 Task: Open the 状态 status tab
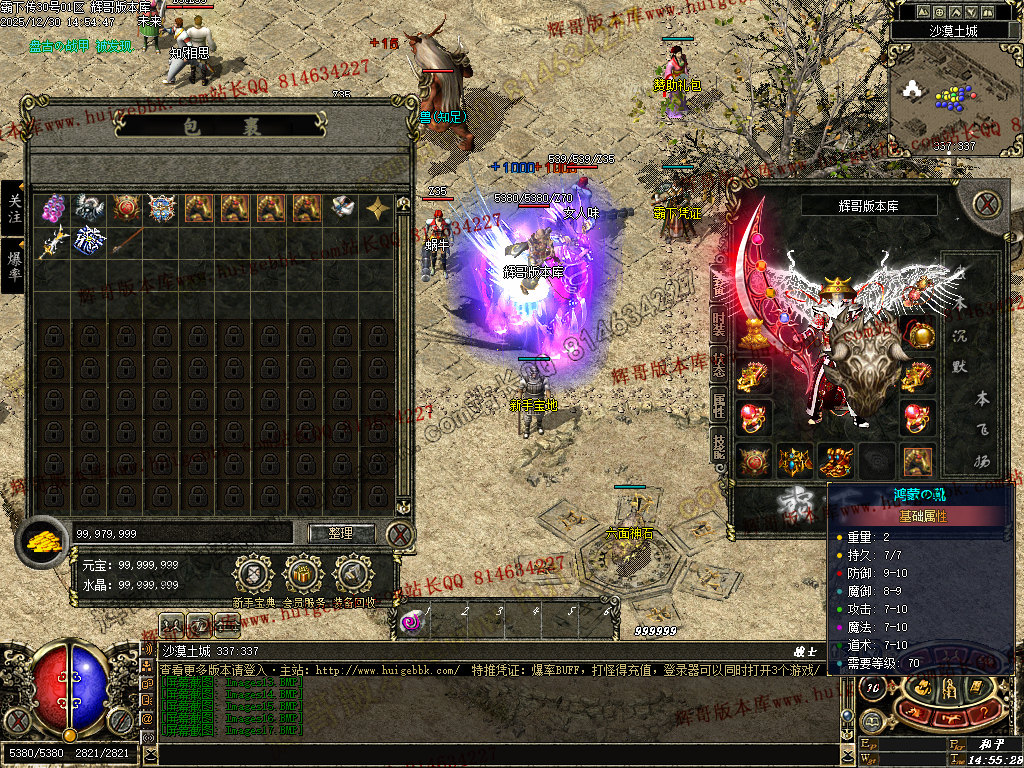click(x=719, y=365)
